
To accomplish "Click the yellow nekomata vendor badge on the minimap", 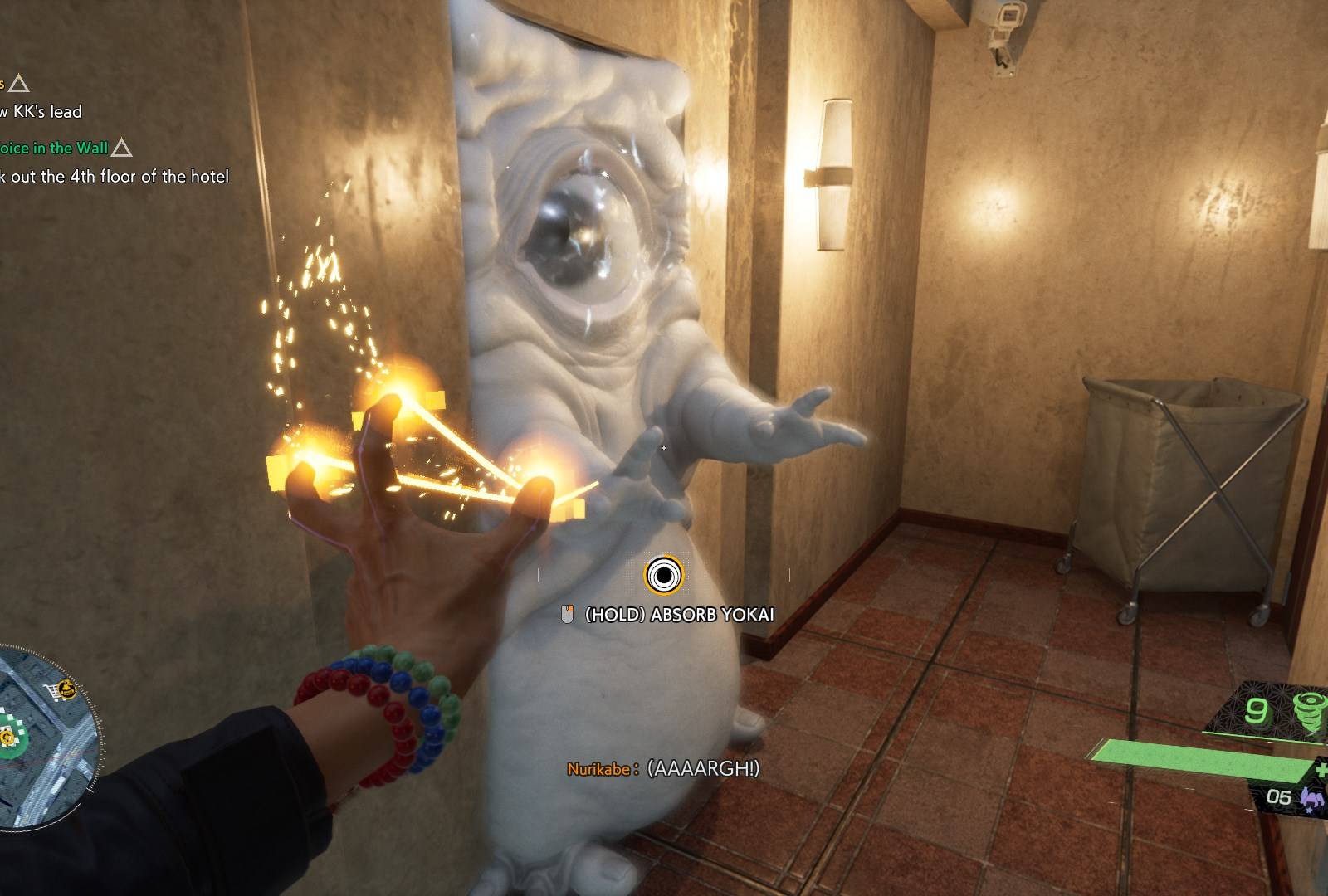I will [x=66, y=689].
